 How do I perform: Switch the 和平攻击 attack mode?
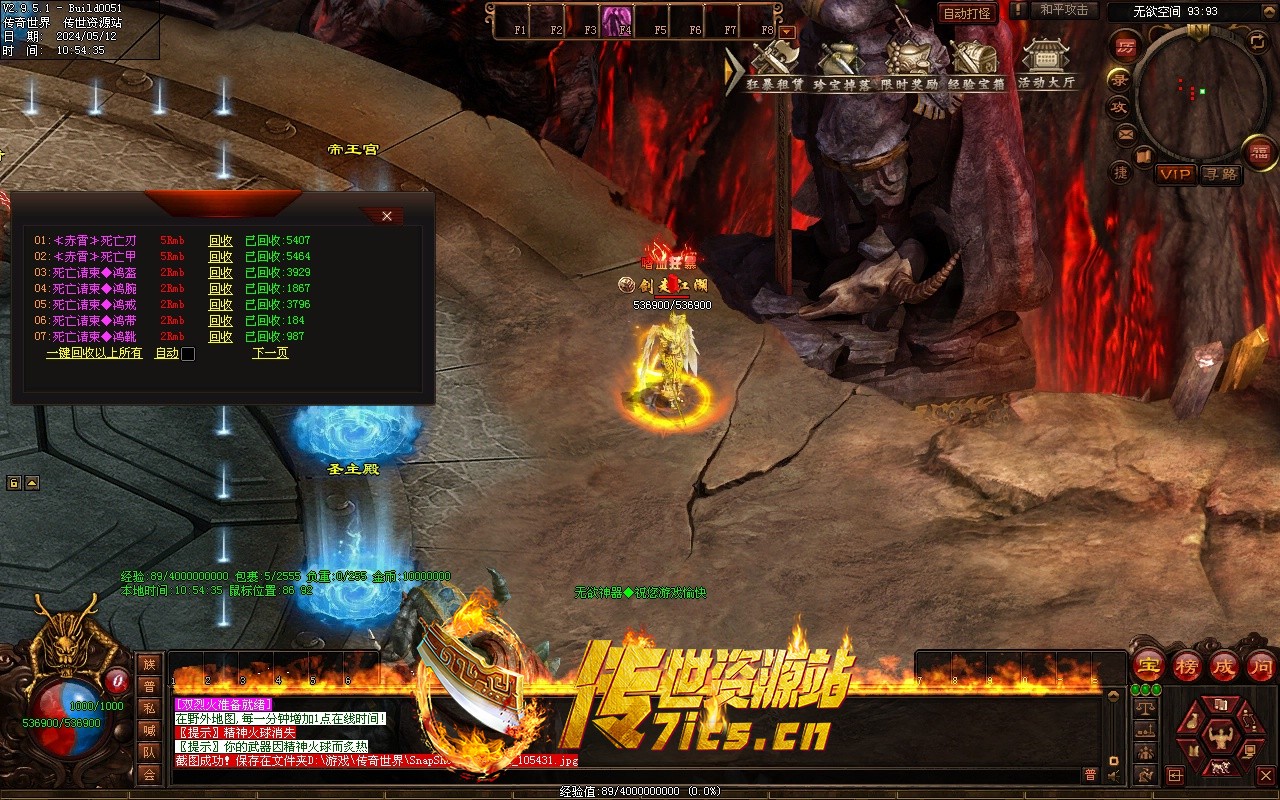(1063, 10)
